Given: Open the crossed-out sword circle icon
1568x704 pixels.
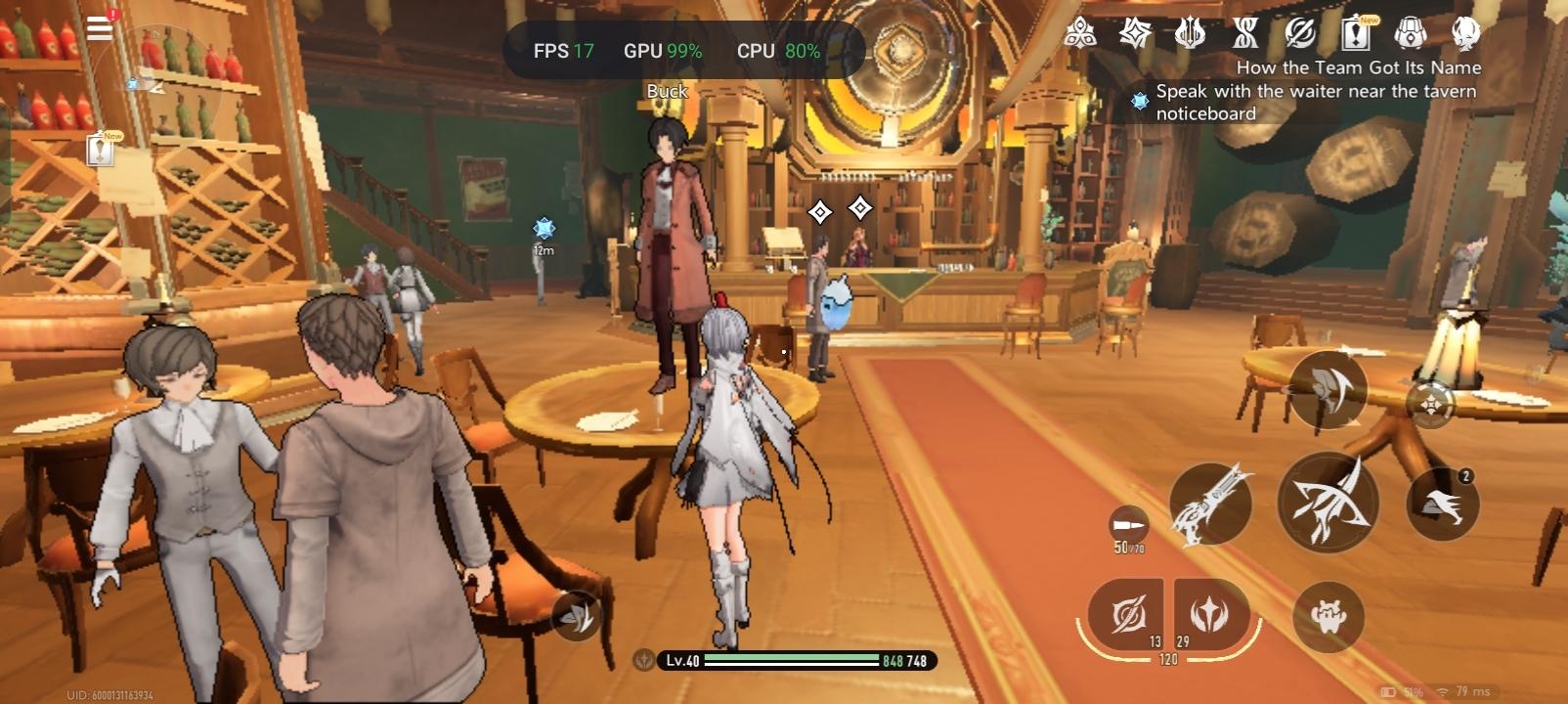Looking at the screenshot, I should pos(1300,34).
